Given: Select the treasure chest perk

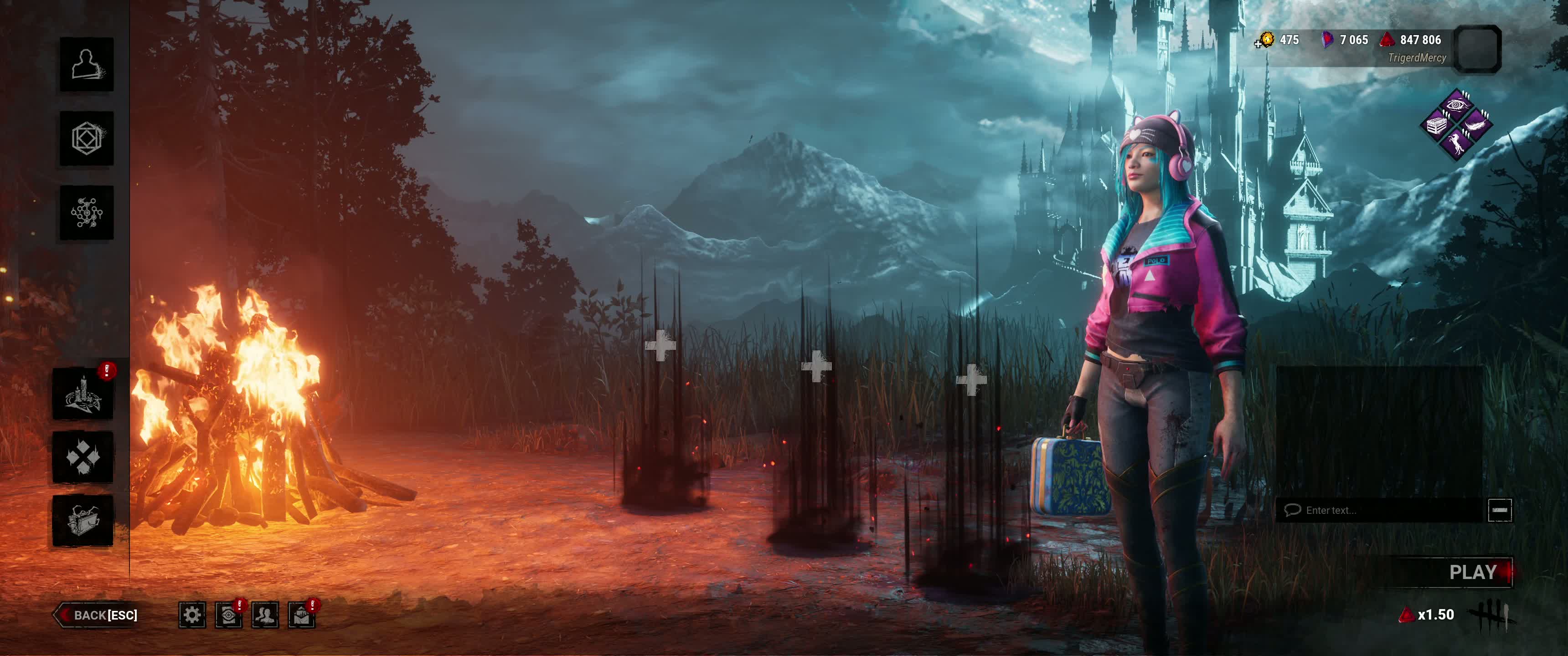Looking at the screenshot, I should pos(1437,125).
